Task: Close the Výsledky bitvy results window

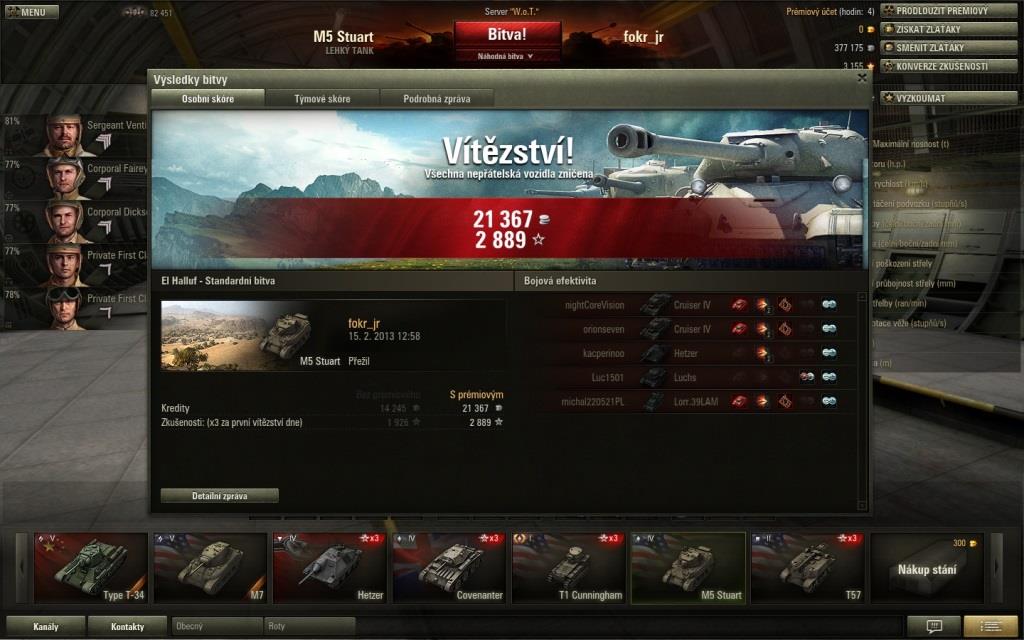Action: (862, 77)
